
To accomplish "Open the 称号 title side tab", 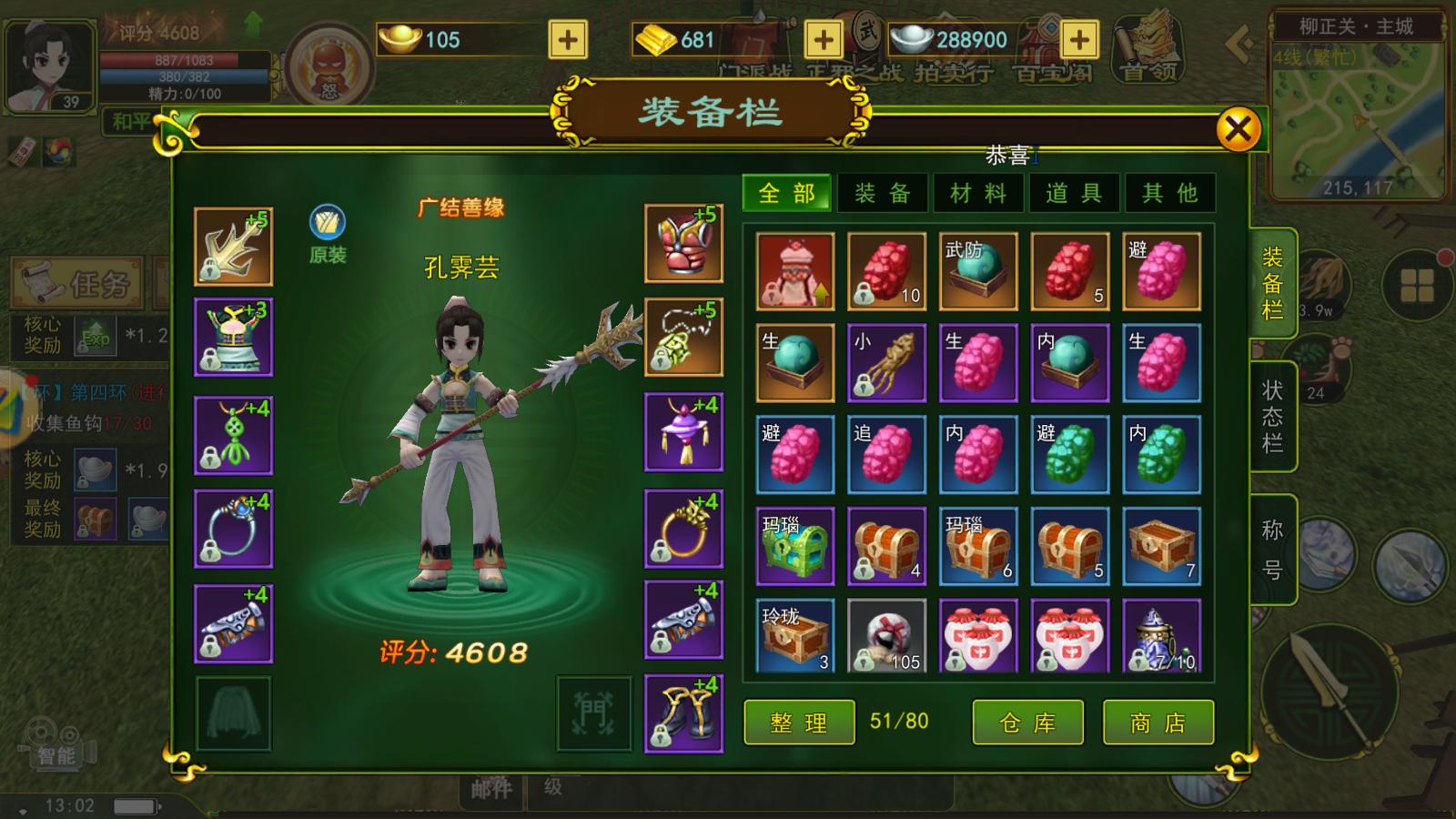I will click(x=1272, y=549).
